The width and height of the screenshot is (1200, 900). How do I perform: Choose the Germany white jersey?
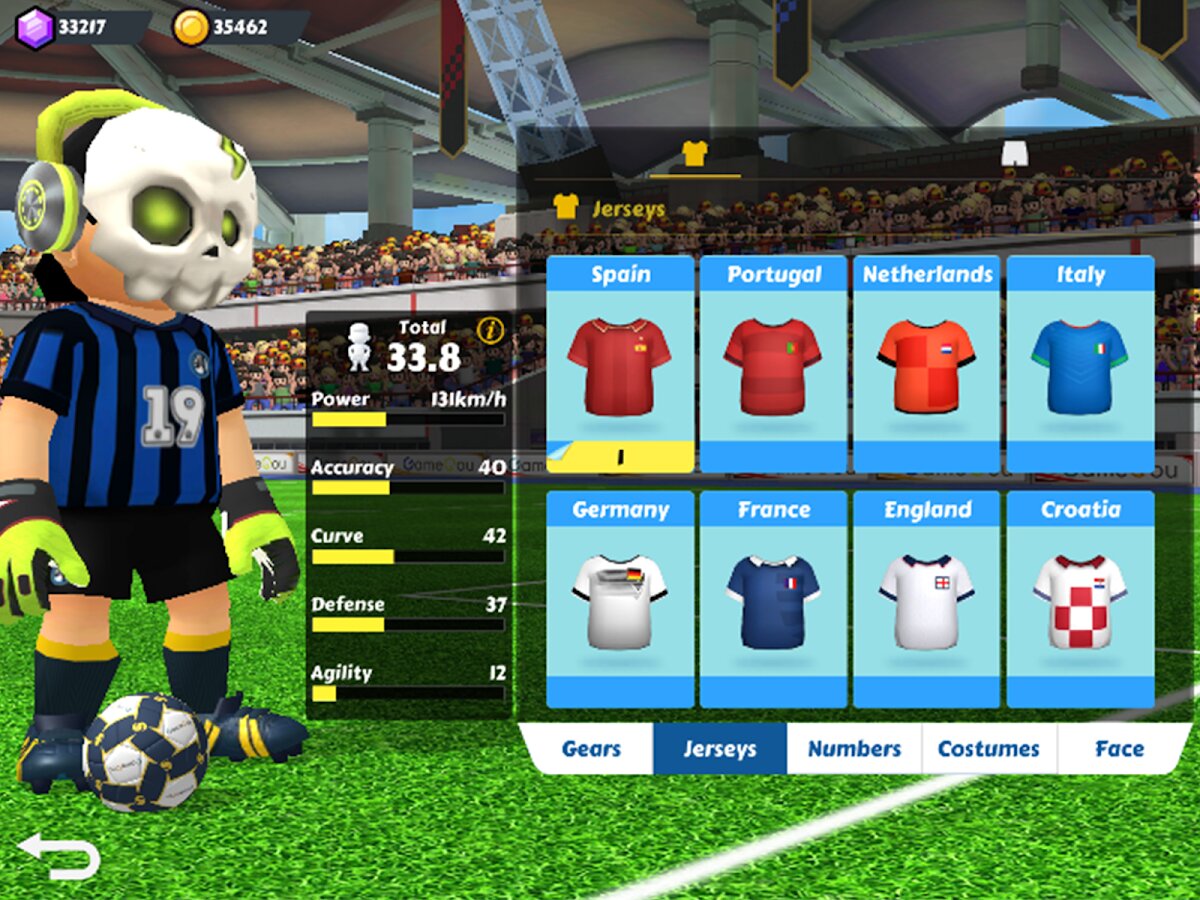[620, 599]
